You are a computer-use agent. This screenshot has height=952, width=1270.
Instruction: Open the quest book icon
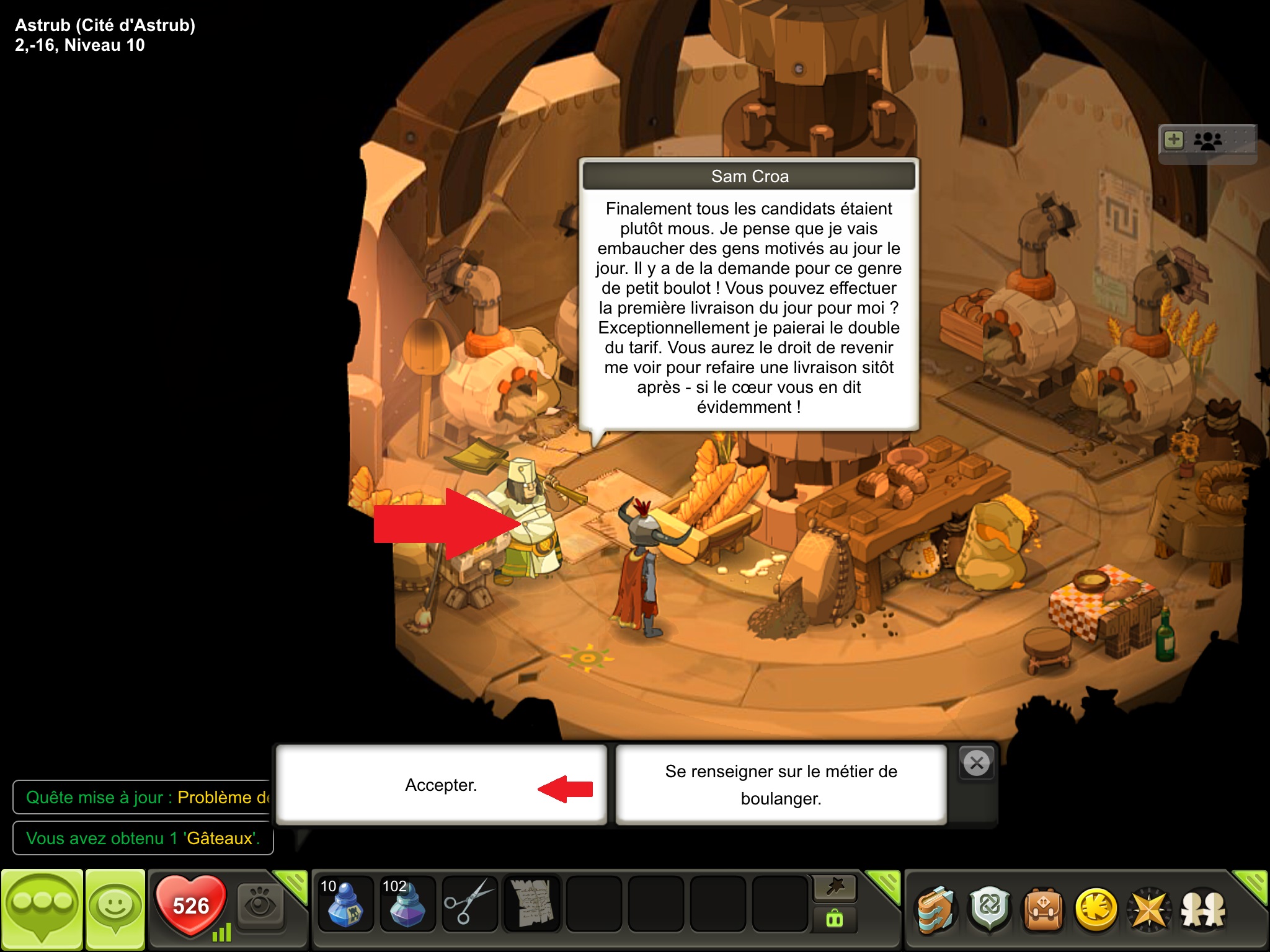coord(936,910)
